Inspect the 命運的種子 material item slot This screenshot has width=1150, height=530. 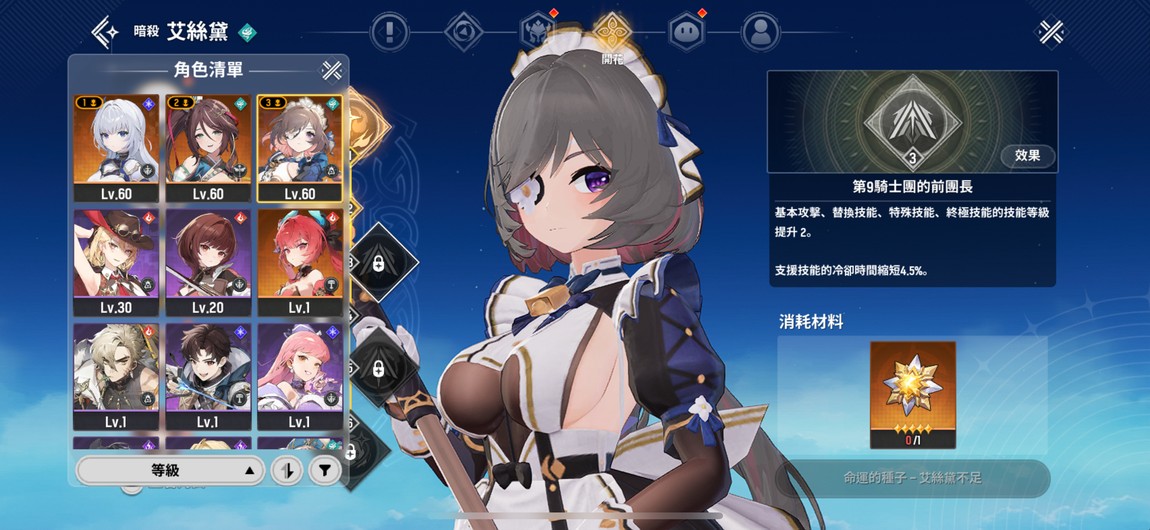912,394
